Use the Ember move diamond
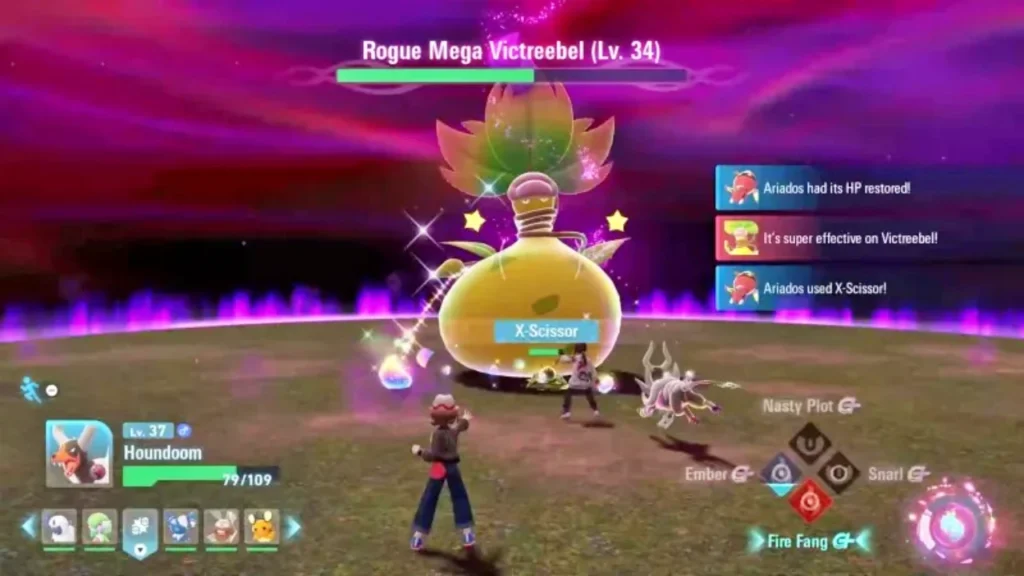1024x576 pixels. [x=779, y=470]
